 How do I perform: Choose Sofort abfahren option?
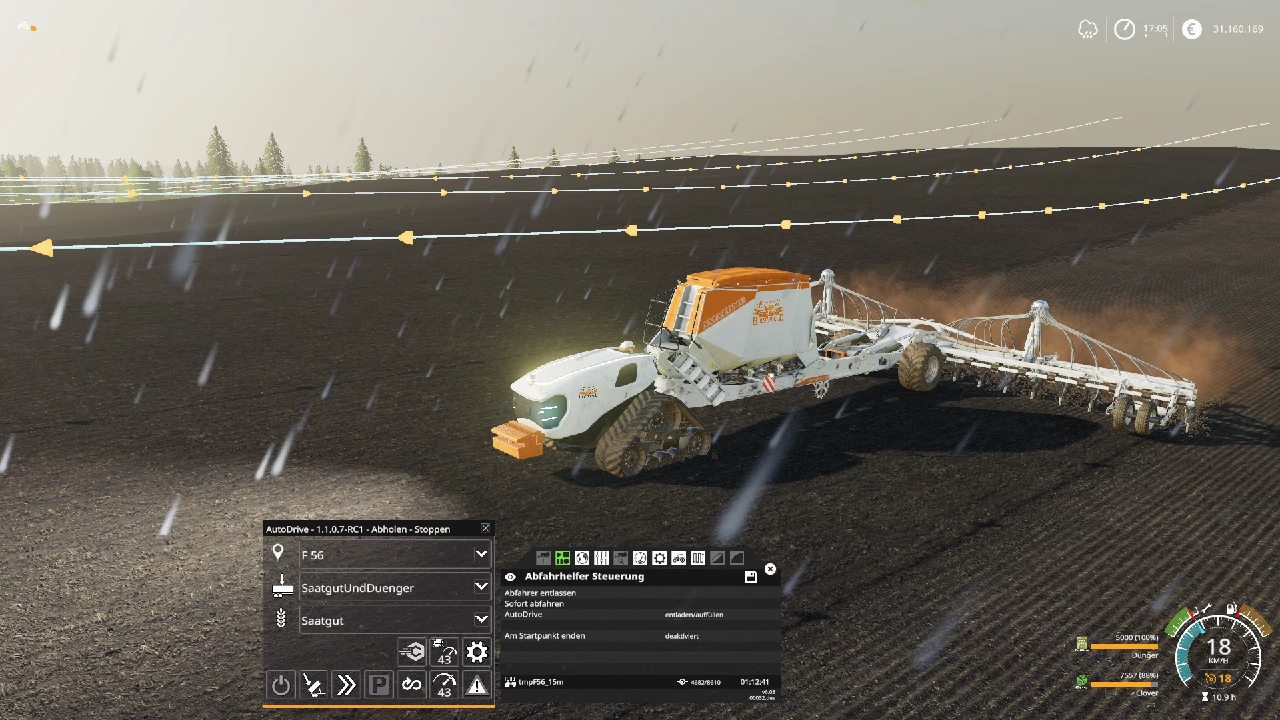tap(534, 604)
